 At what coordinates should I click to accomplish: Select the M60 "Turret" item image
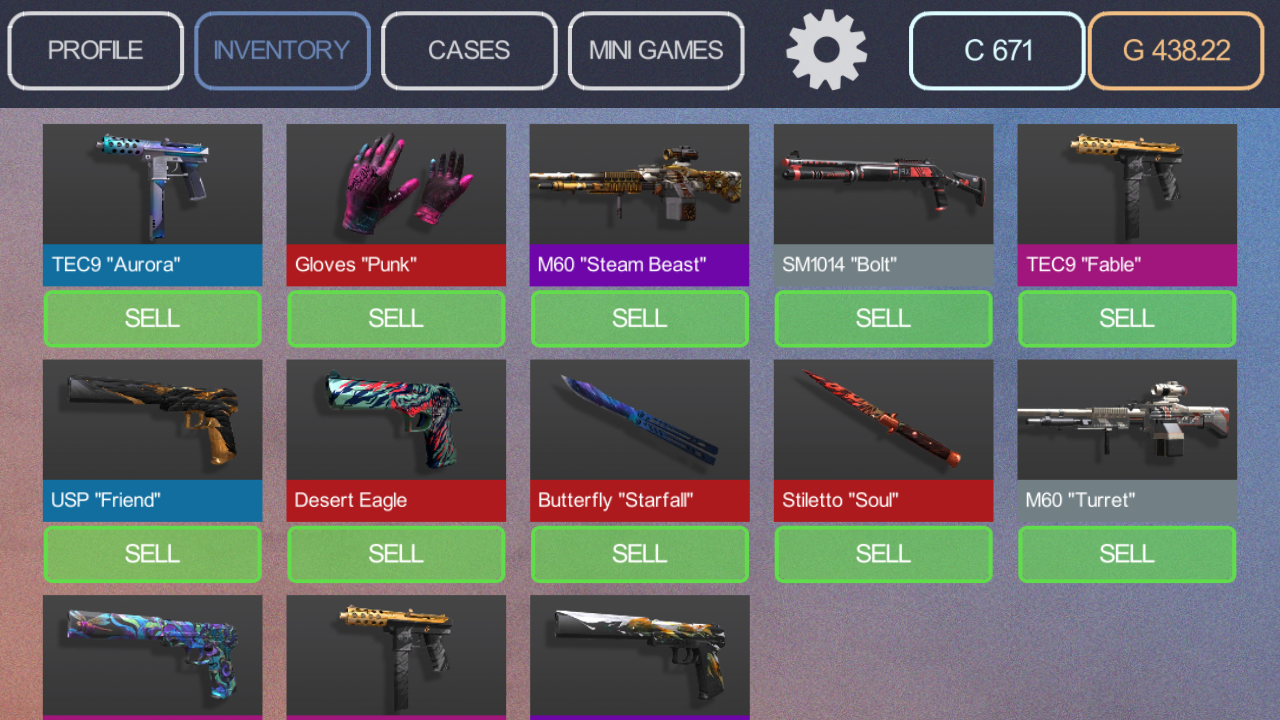point(1127,418)
